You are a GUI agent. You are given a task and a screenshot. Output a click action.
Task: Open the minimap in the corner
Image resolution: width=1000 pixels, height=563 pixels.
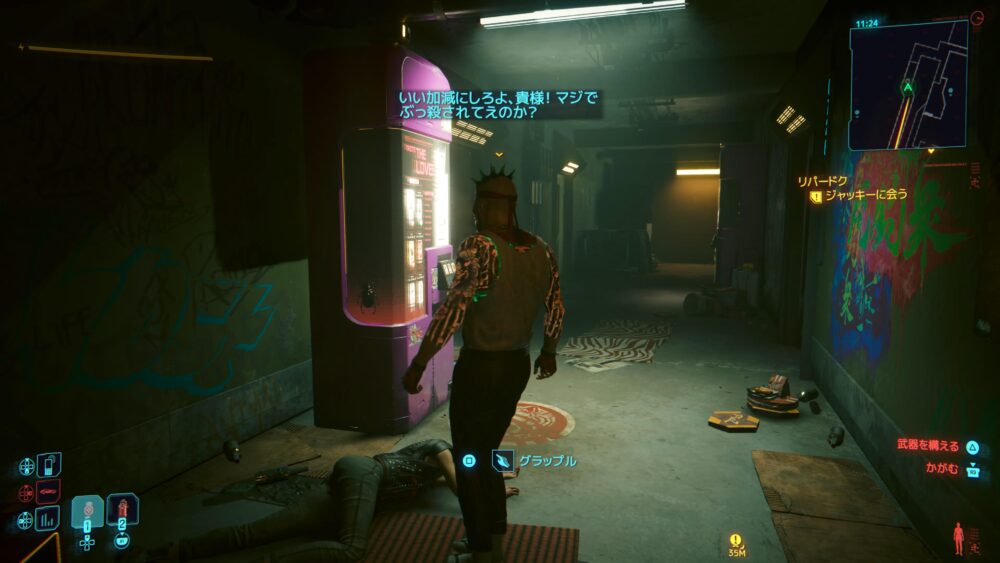click(x=908, y=85)
